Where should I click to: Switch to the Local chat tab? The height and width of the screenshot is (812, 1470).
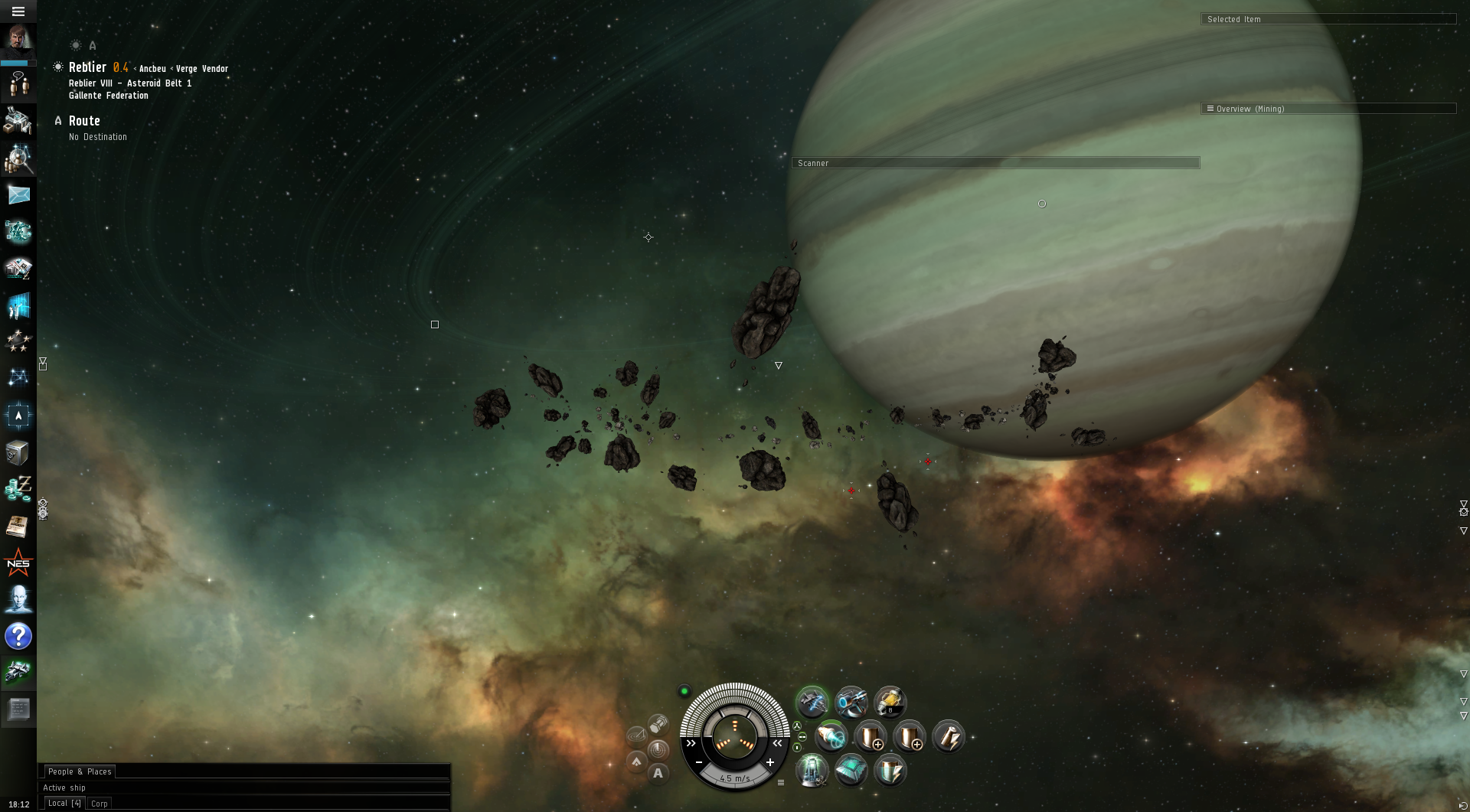[64, 804]
